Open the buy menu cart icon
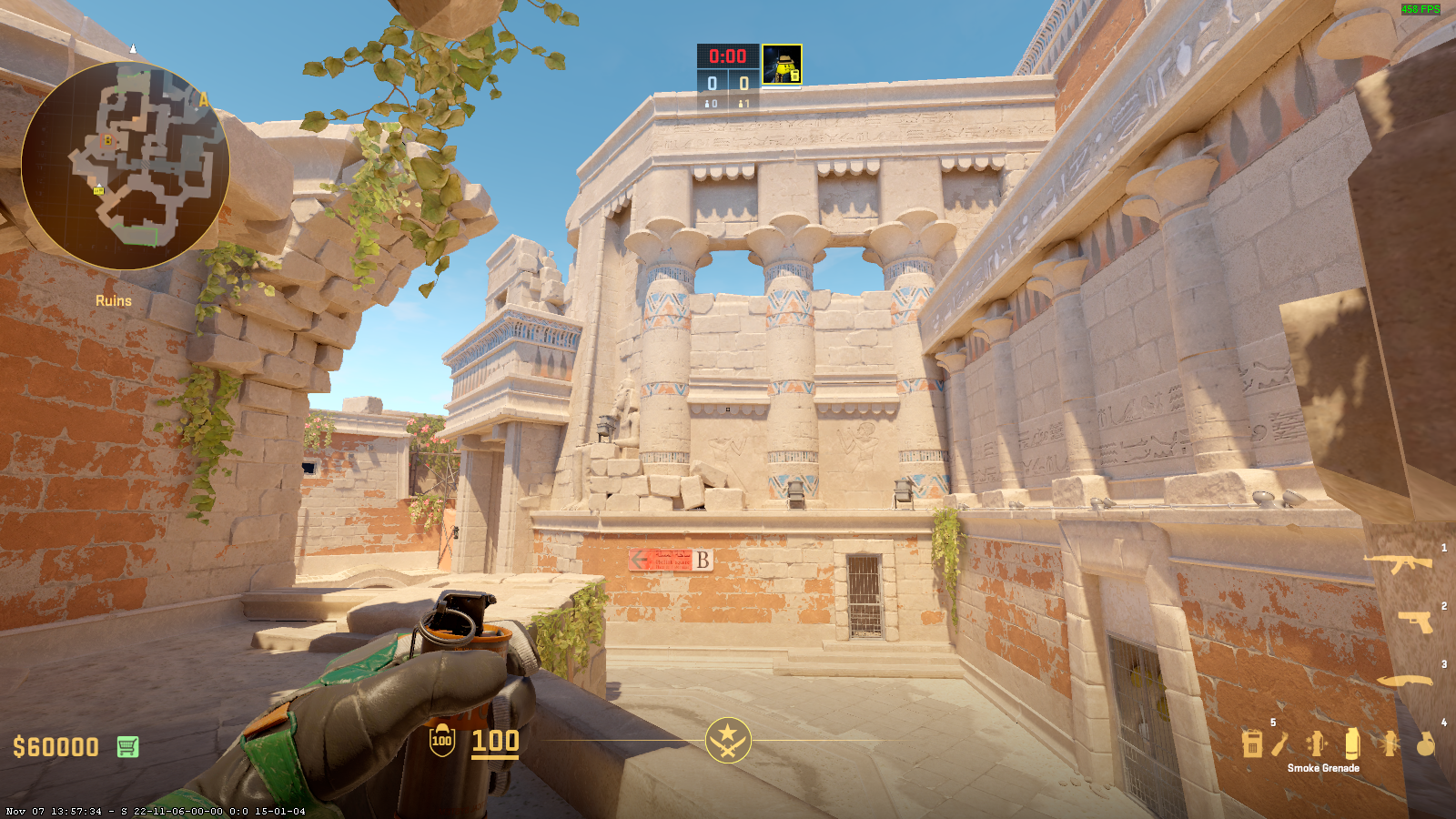Screen dimensions: 1456x819 click(127, 747)
